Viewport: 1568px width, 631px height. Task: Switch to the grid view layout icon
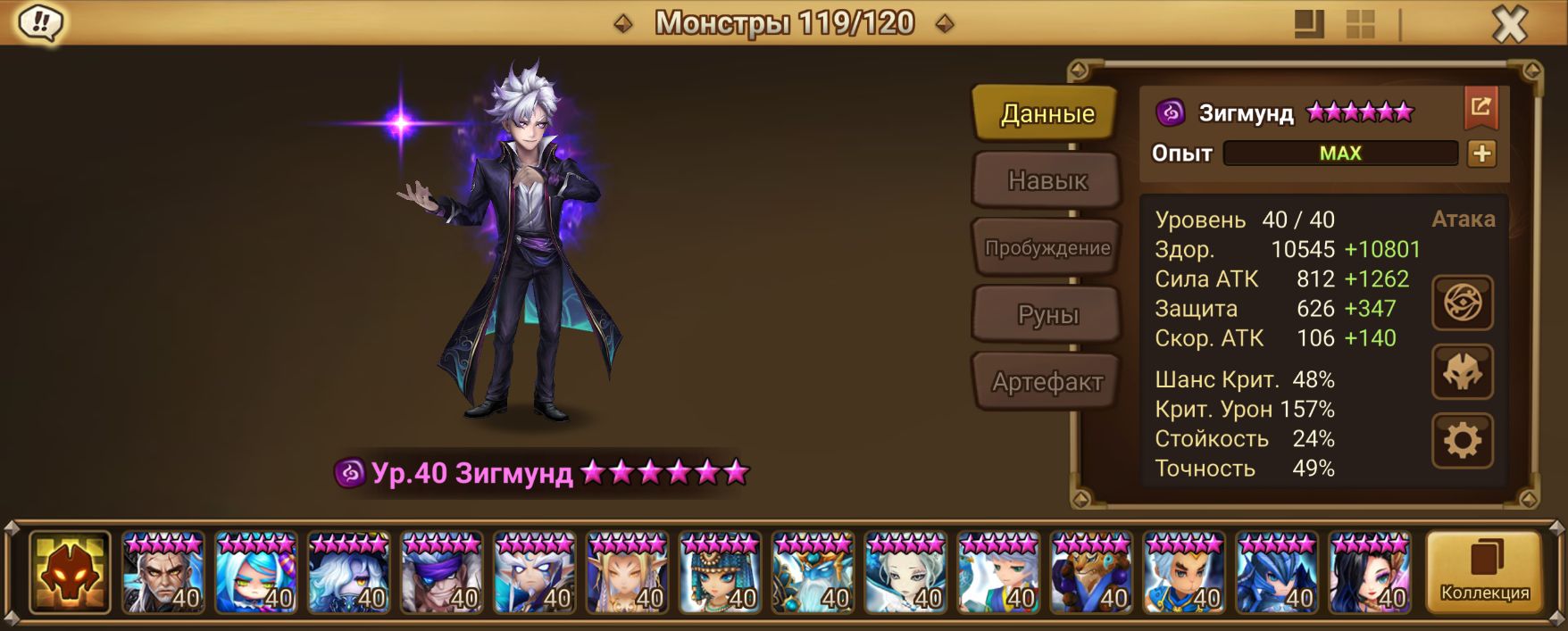(x=1360, y=24)
